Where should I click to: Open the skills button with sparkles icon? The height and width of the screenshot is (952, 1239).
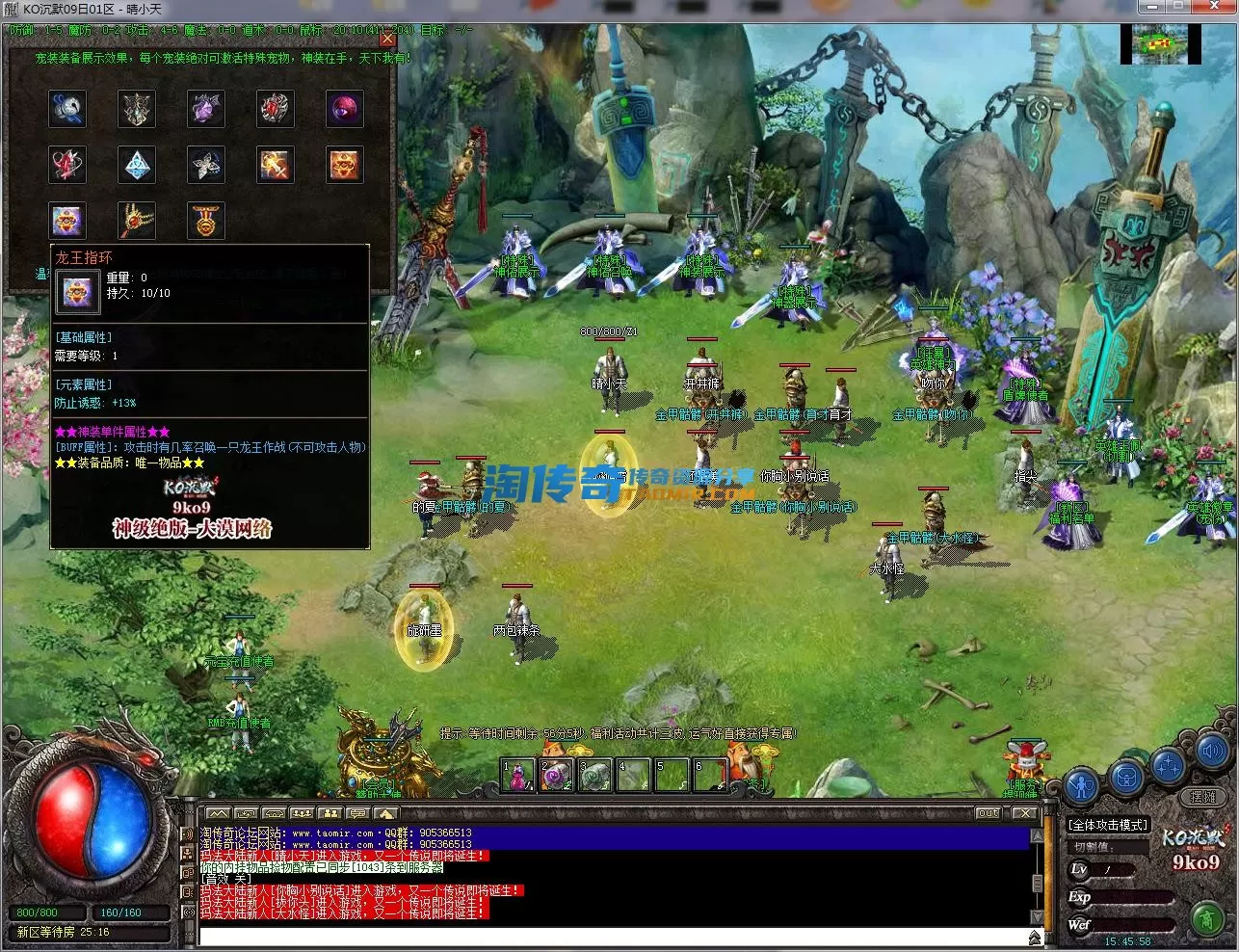[1169, 766]
